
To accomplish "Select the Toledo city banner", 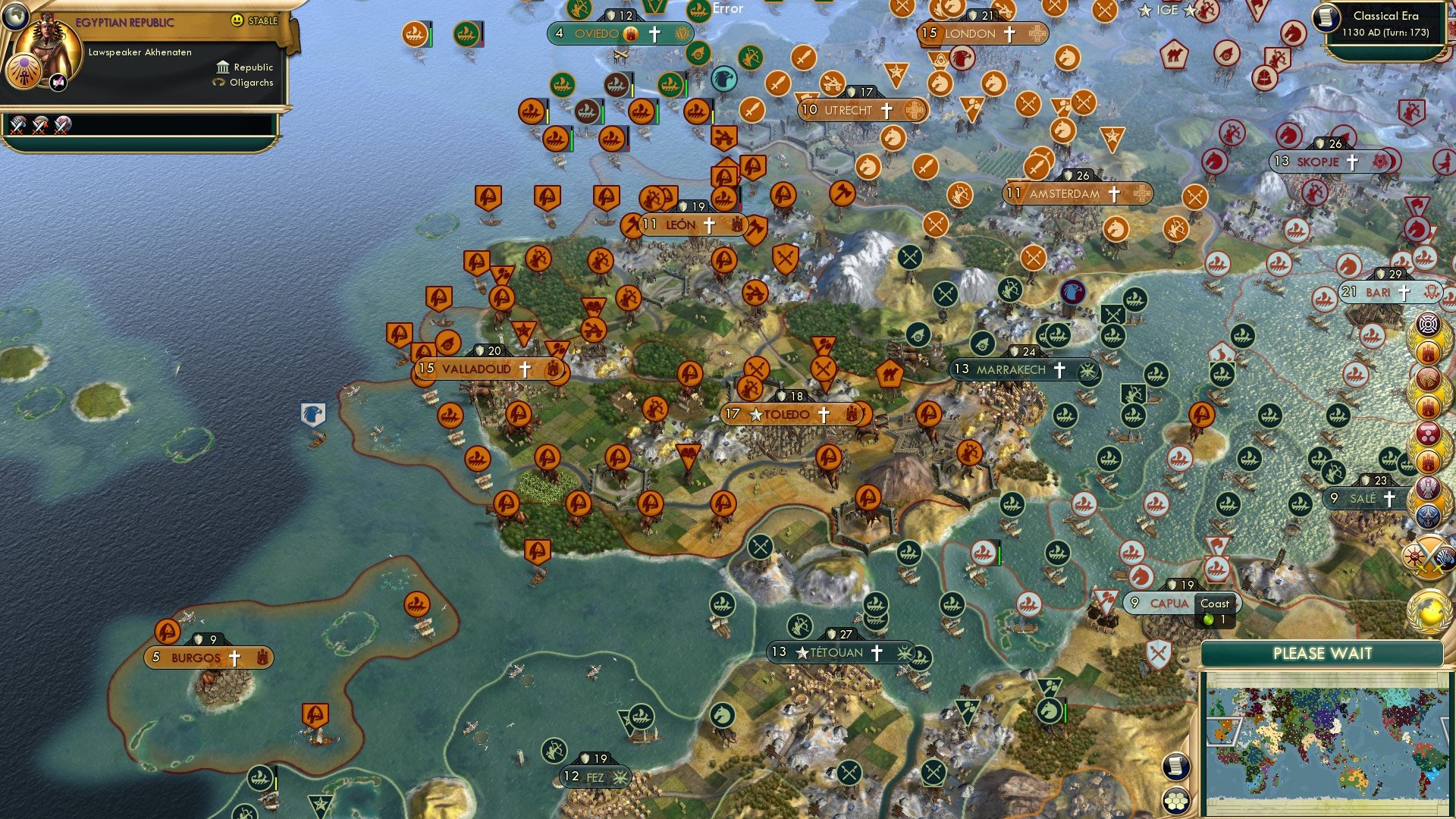I will (789, 415).
